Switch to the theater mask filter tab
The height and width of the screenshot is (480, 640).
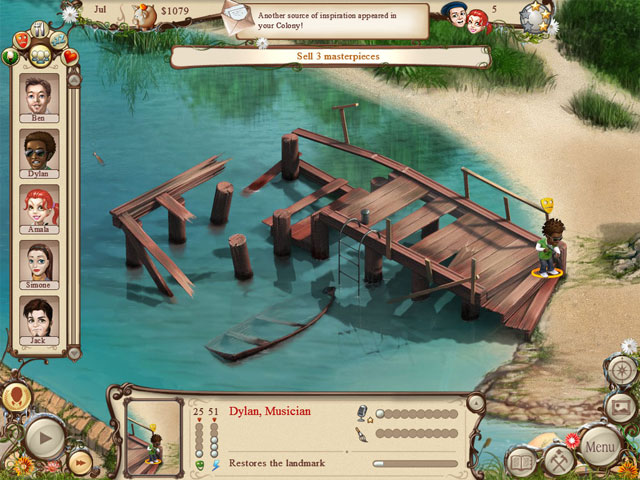(22, 41)
